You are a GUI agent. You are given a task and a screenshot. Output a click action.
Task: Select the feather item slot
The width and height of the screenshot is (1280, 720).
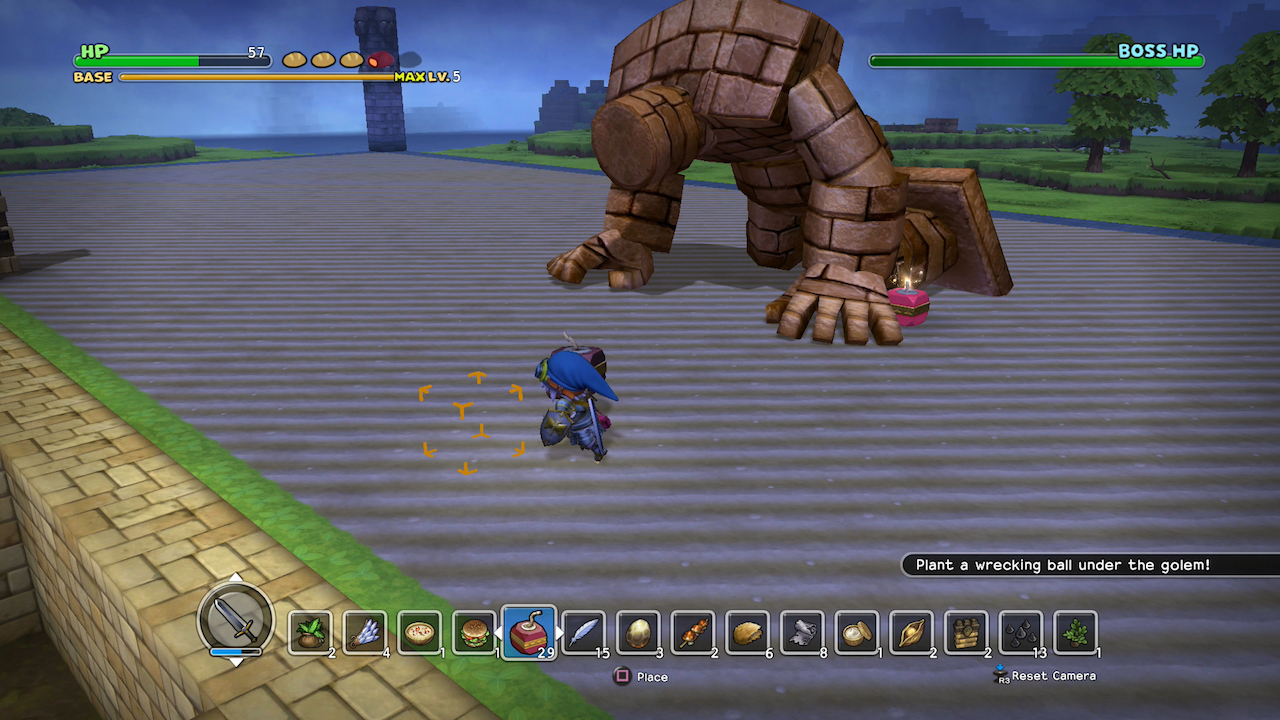click(x=585, y=630)
